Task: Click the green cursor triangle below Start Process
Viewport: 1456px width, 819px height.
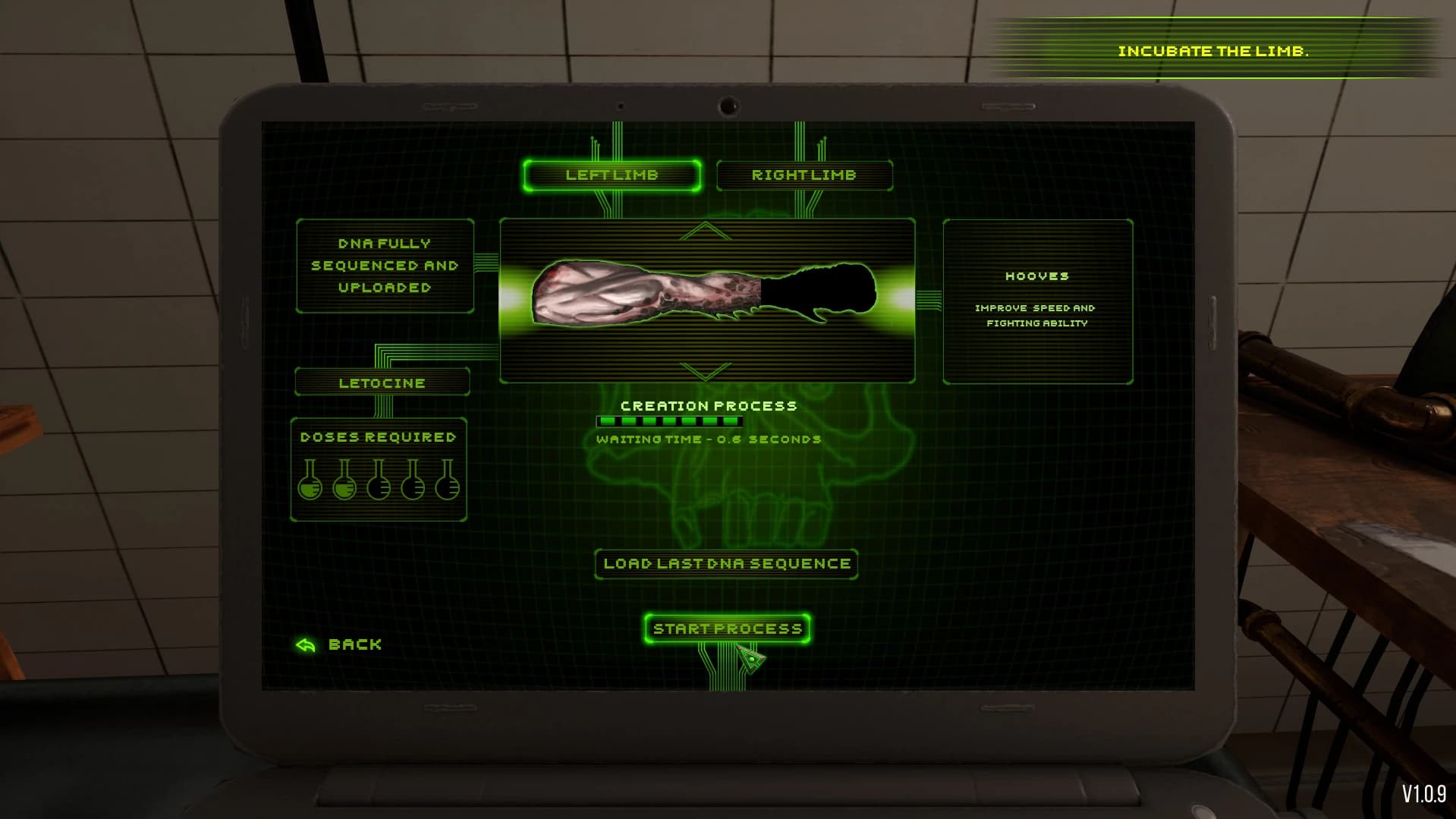Action: click(750, 659)
